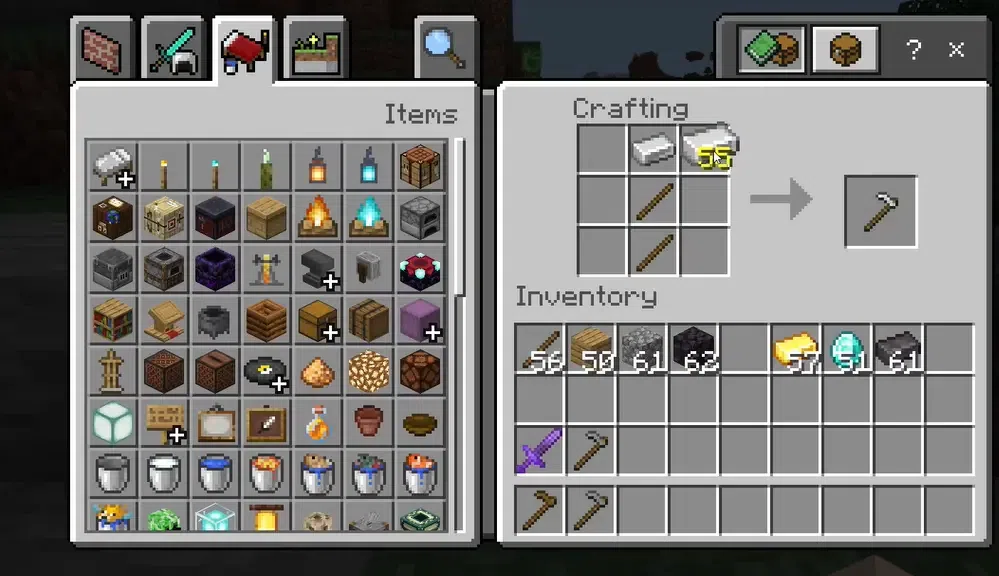Select the diamond stack in inventory
This screenshot has height=576, width=999.
pos(847,349)
